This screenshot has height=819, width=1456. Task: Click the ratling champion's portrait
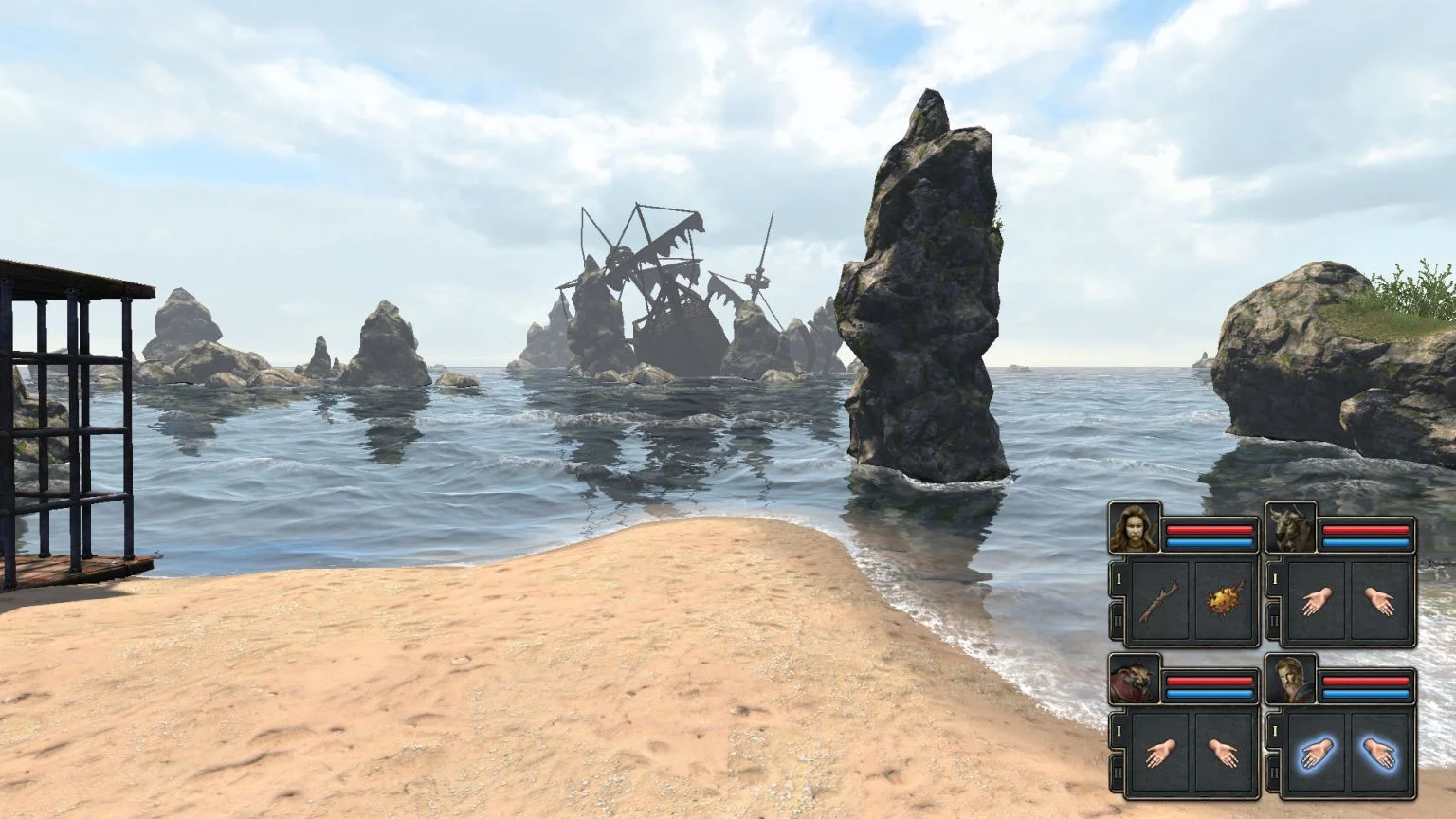click(1135, 680)
